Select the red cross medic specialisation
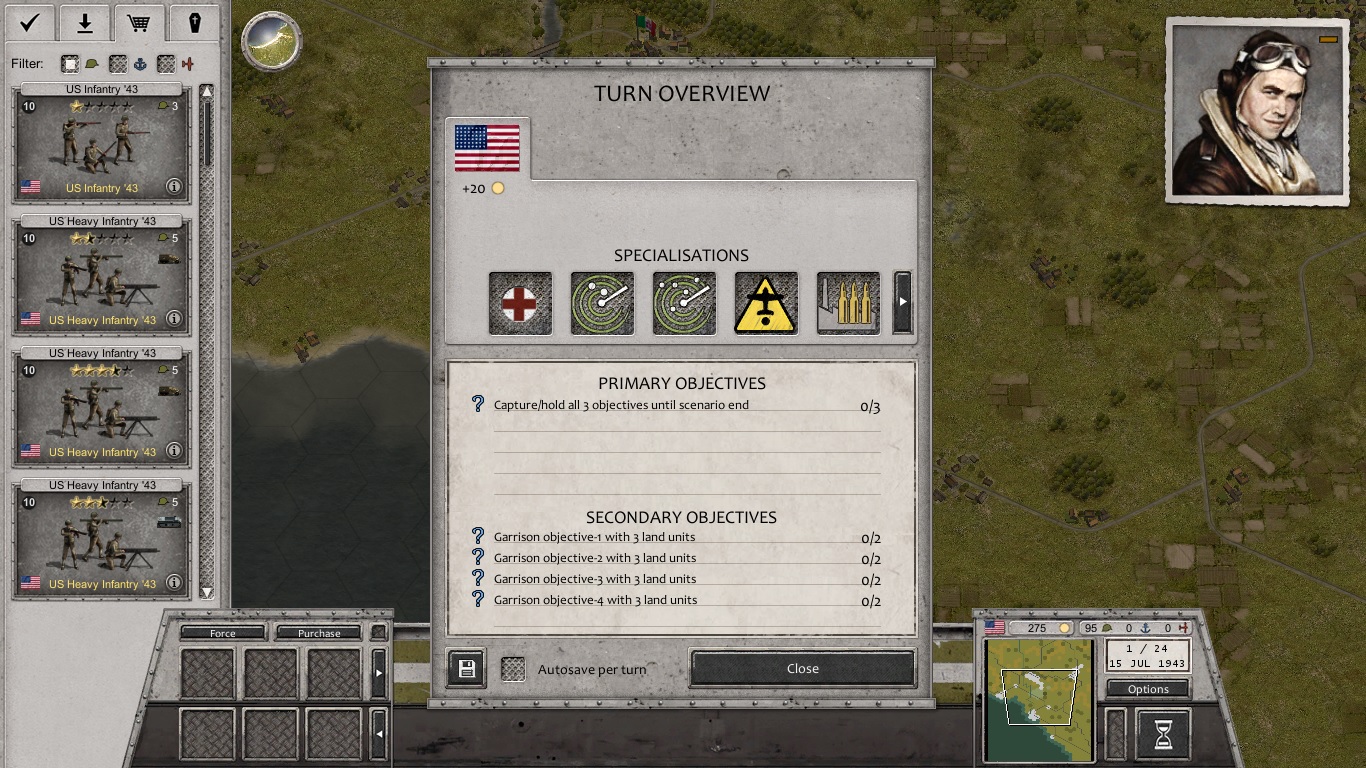This screenshot has height=768, width=1366. [520, 303]
